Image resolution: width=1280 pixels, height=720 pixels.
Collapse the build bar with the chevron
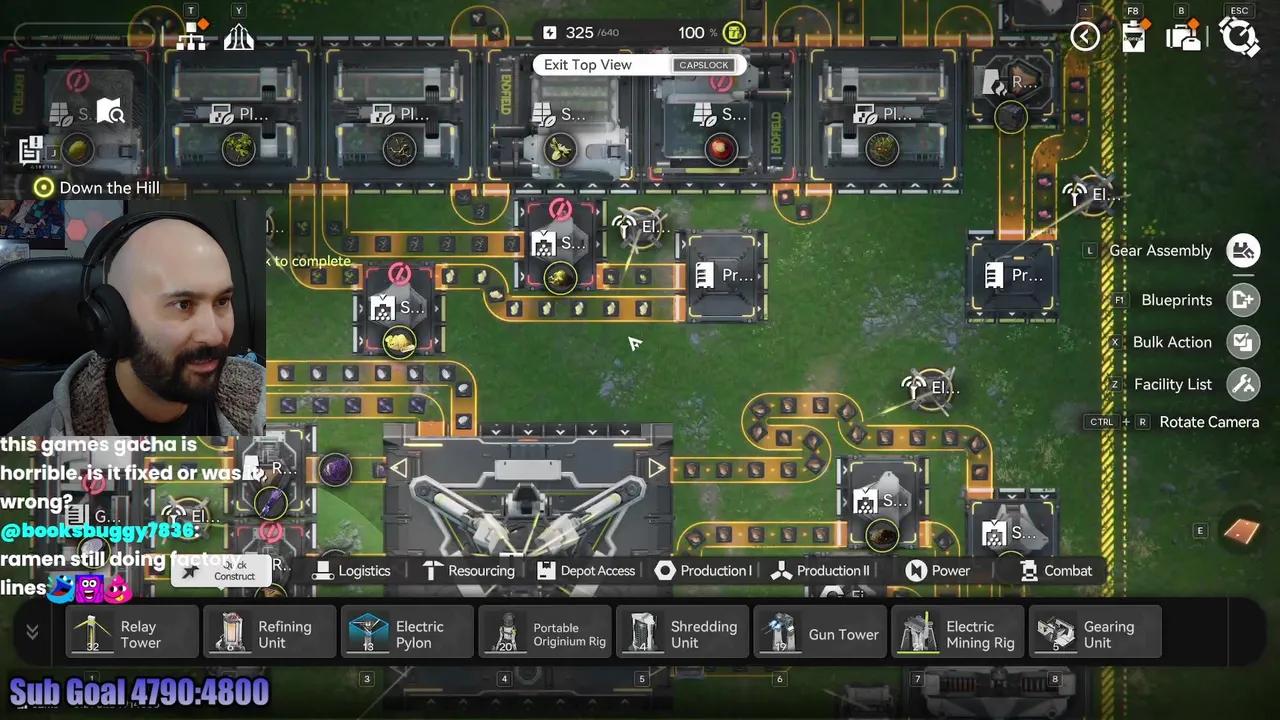(x=32, y=632)
